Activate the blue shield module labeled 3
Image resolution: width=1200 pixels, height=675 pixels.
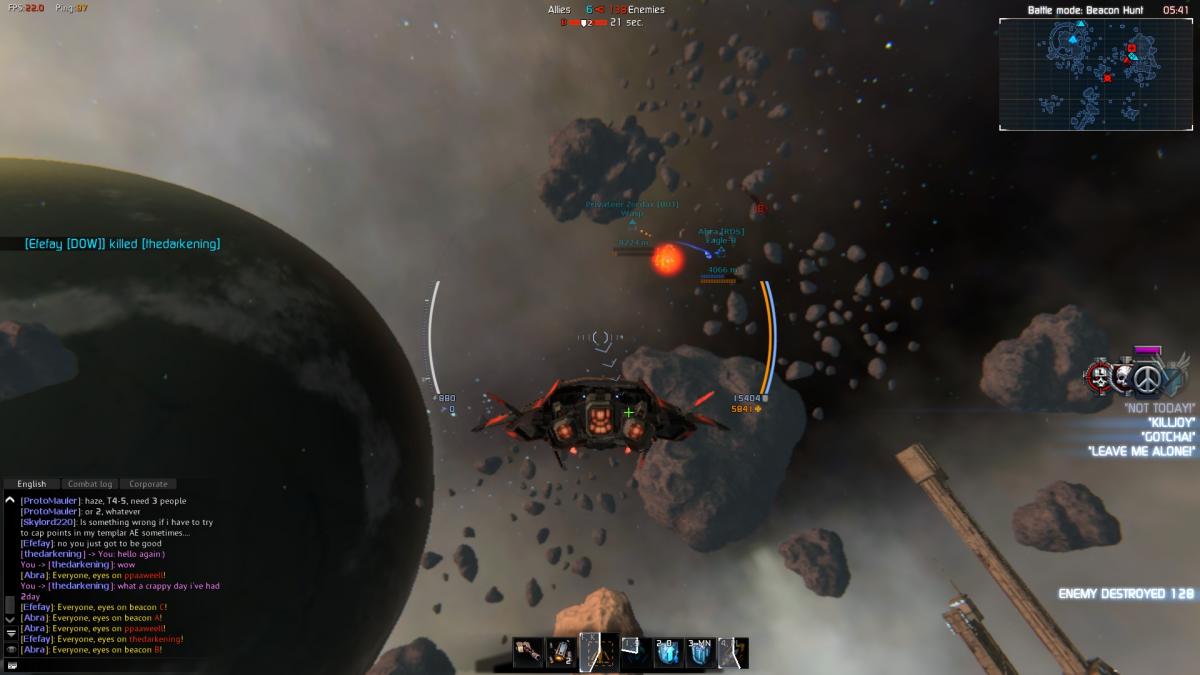(700, 653)
